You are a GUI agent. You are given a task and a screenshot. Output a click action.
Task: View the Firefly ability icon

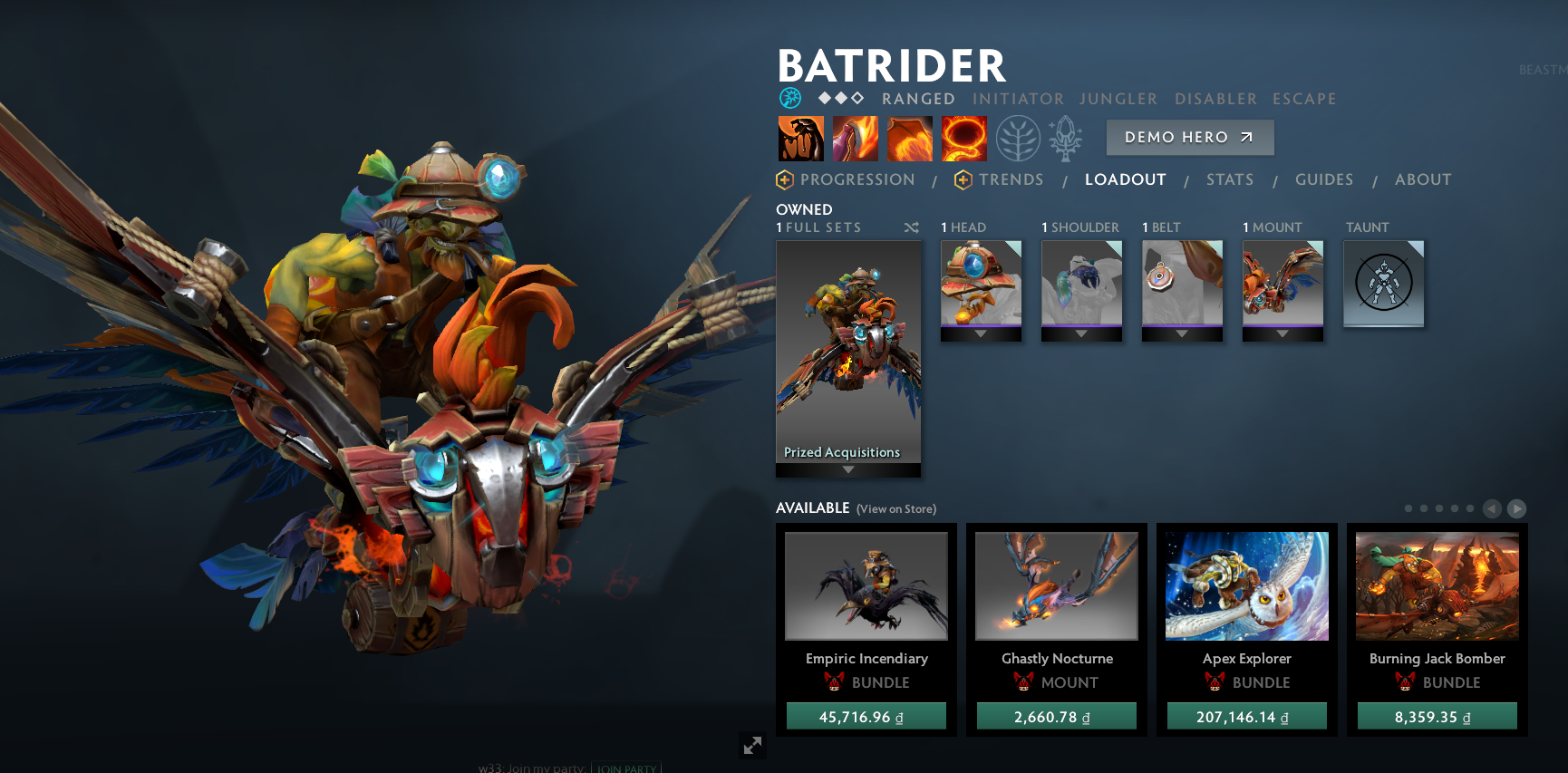point(911,138)
